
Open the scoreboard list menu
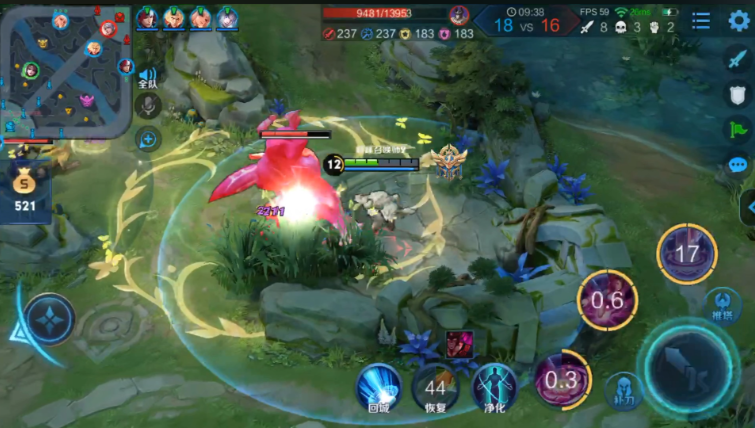[701, 21]
